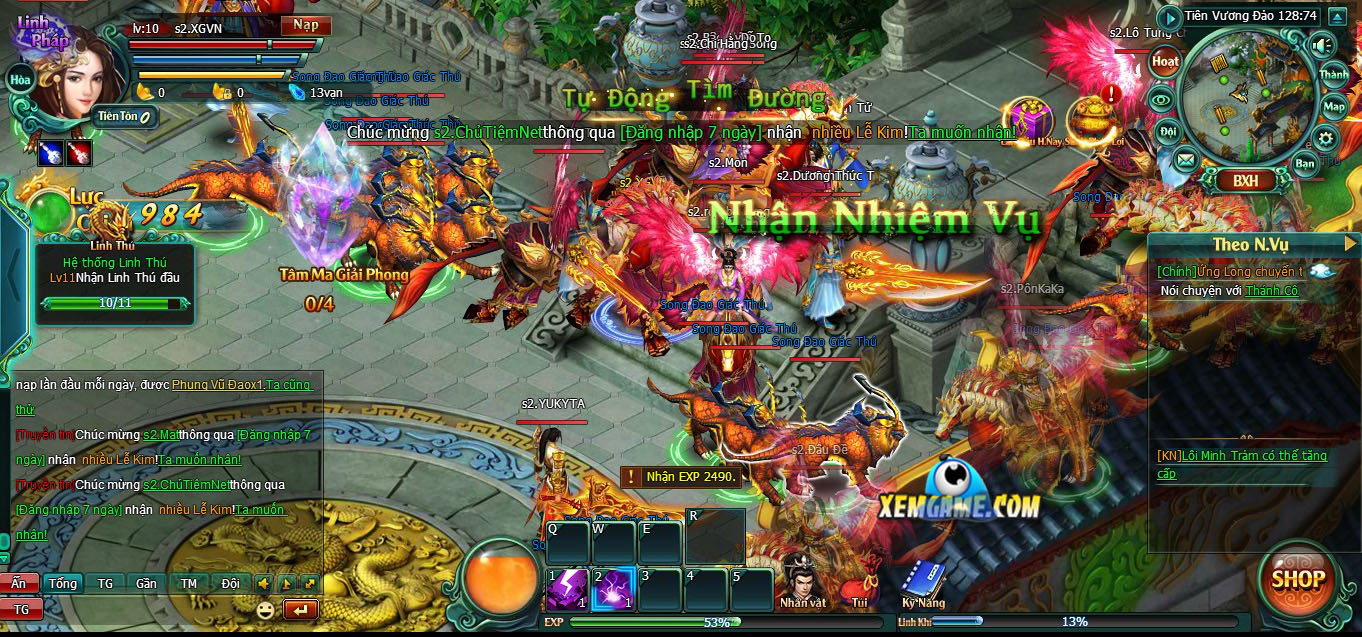Click the Nạp recharge button

pos(304,26)
